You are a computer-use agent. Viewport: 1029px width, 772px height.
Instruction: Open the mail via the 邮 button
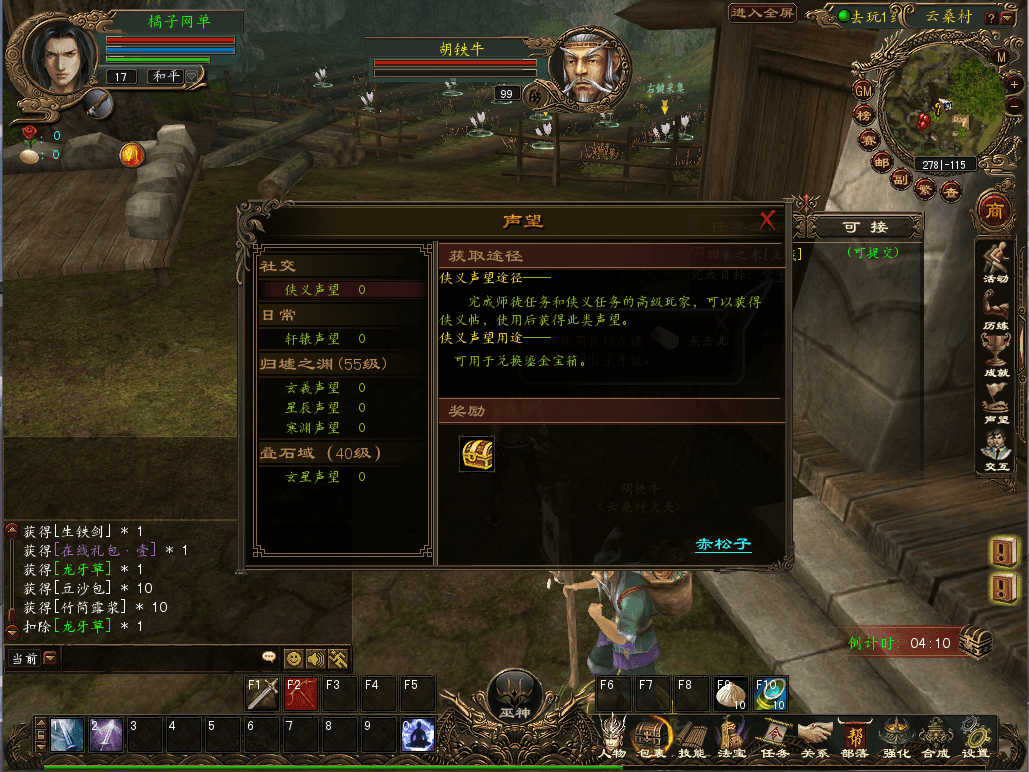881,162
